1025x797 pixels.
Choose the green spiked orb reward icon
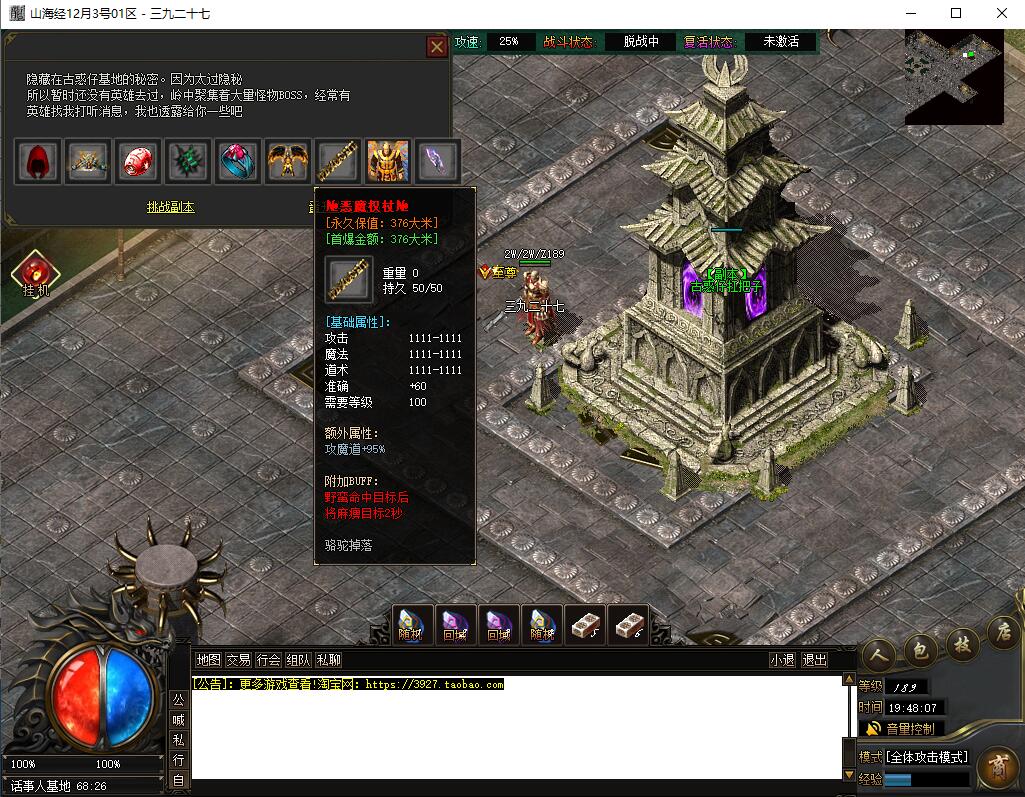188,160
